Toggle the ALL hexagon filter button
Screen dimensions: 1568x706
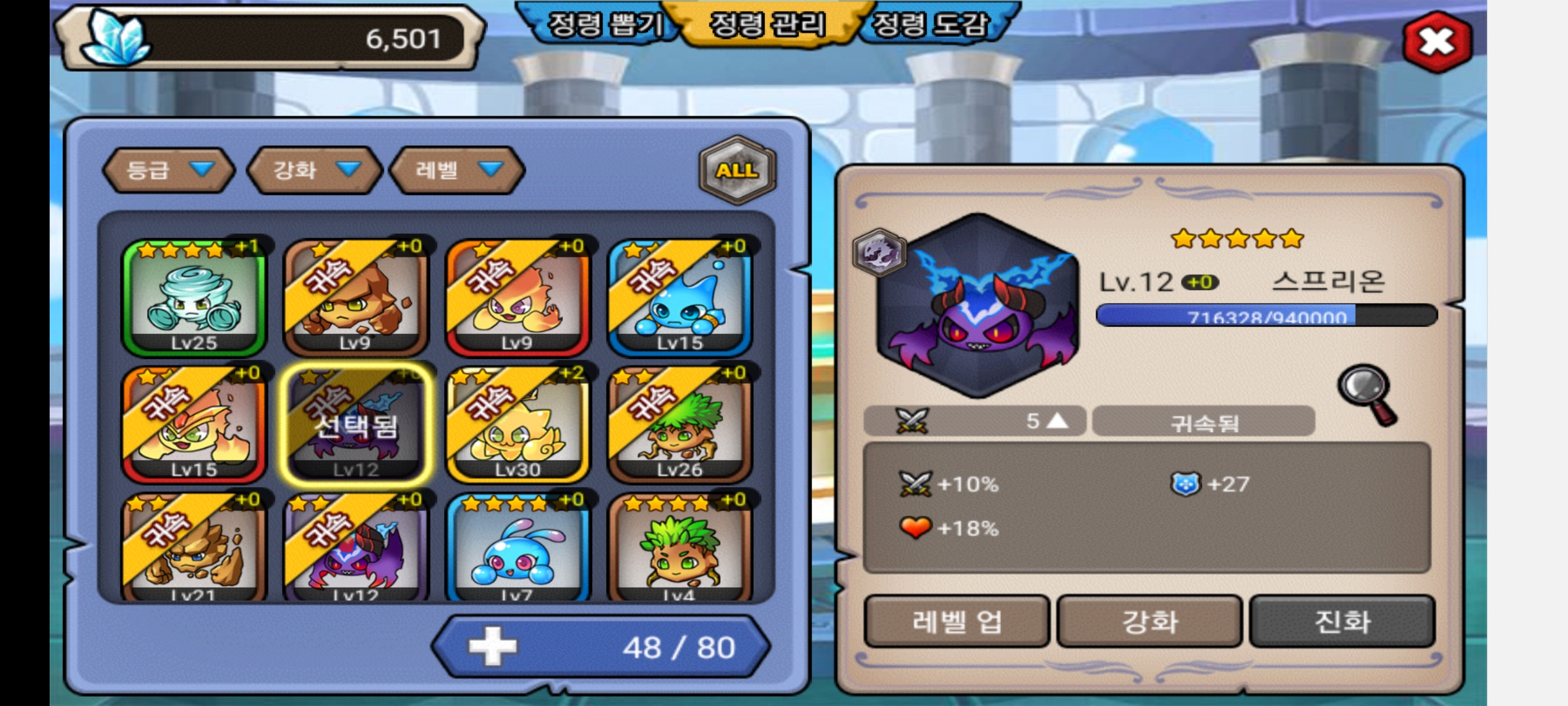[x=737, y=171]
